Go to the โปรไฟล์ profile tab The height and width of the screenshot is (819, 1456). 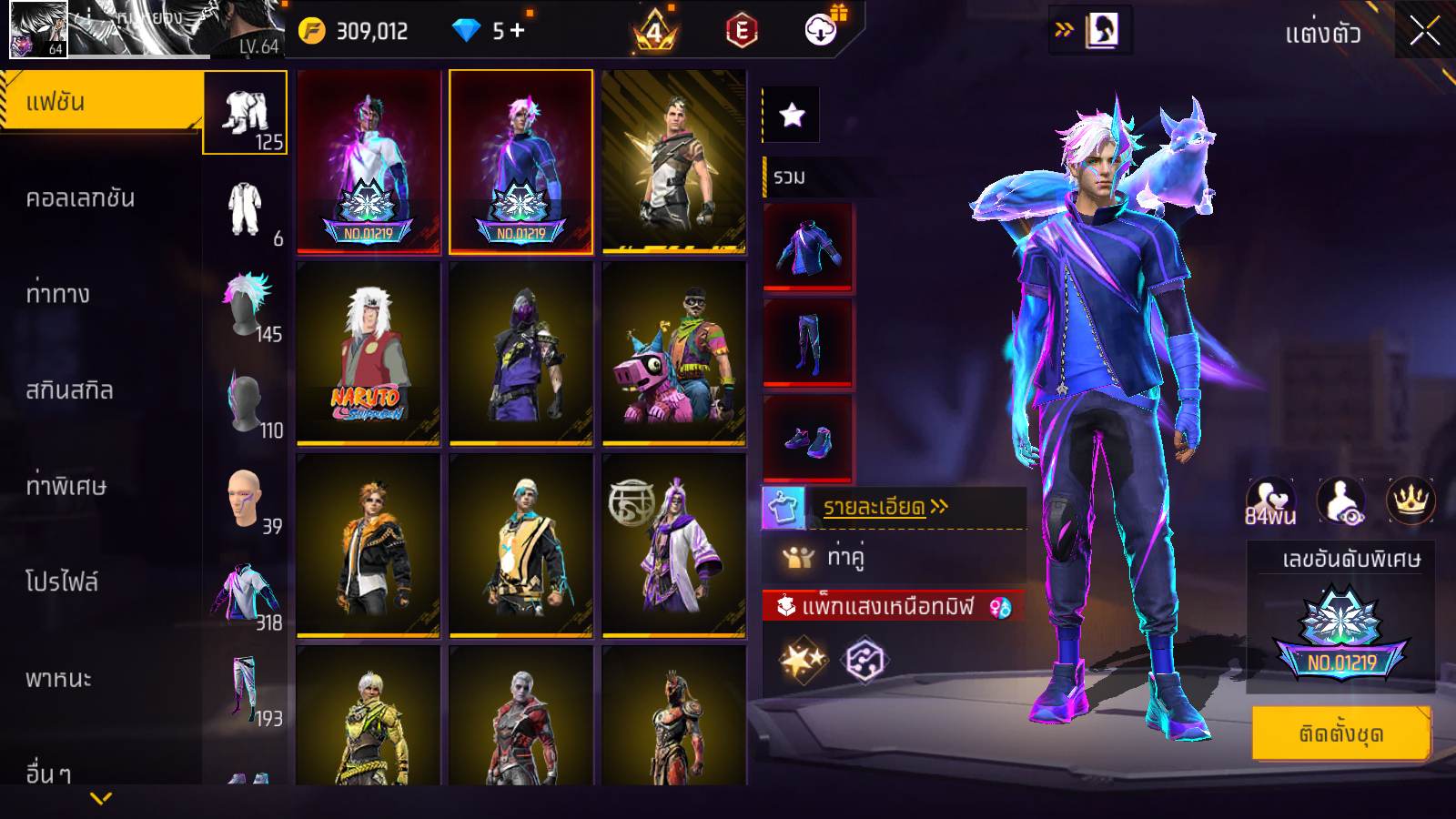[62, 582]
